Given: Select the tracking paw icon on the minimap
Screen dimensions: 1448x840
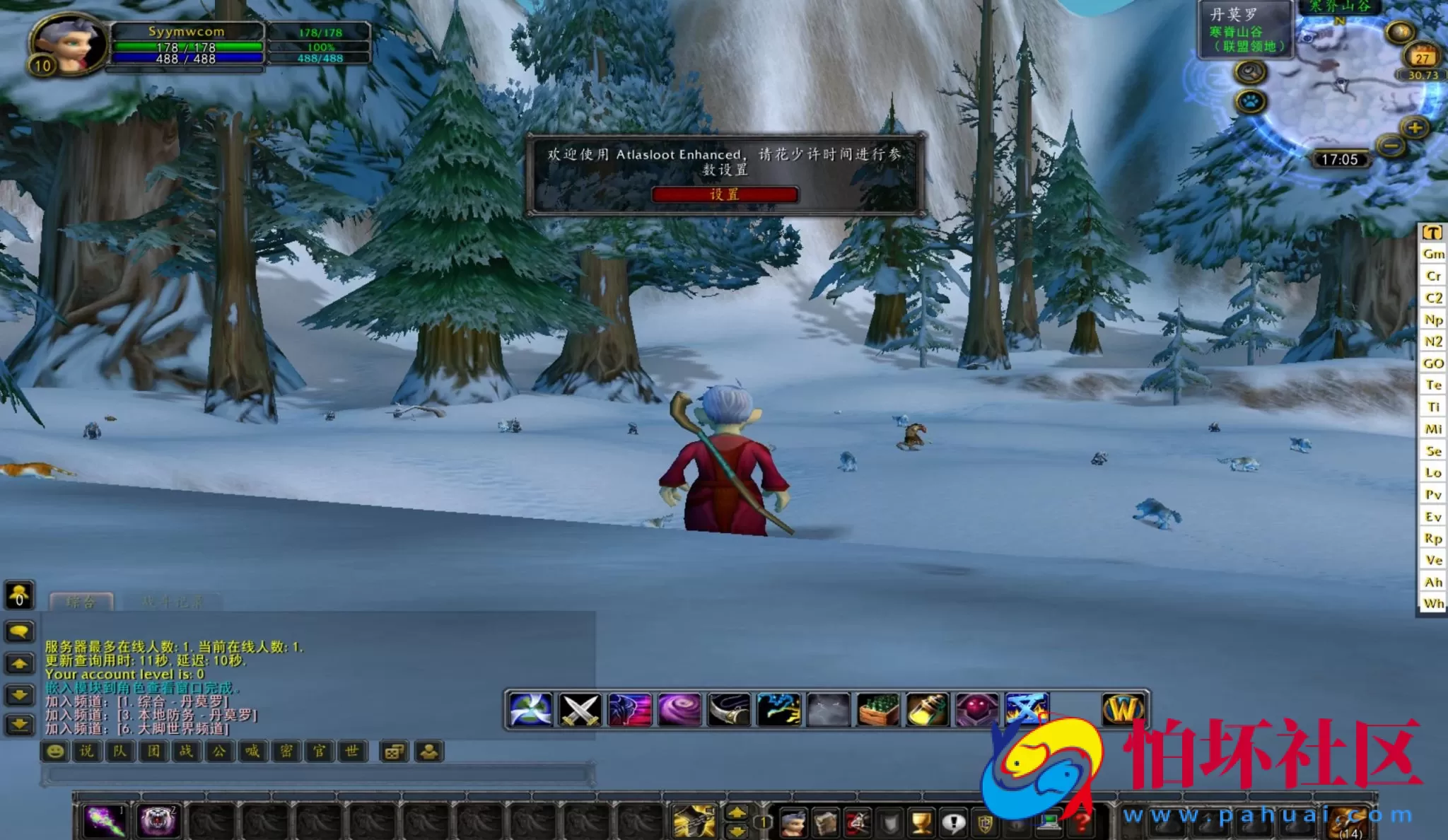Looking at the screenshot, I should click(1249, 102).
